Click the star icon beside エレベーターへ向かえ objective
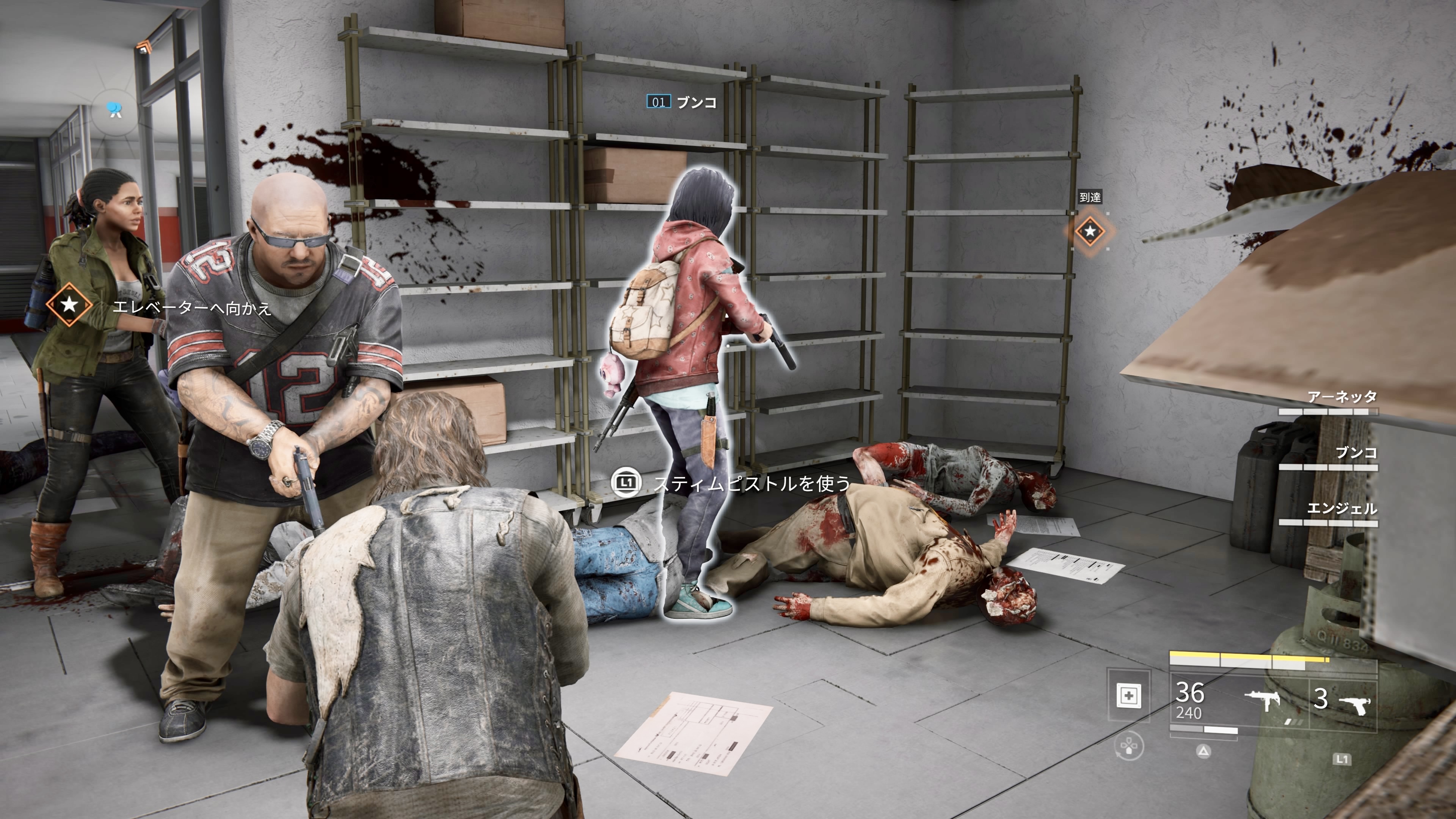1456x819 pixels. pyautogui.click(x=69, y=305)
